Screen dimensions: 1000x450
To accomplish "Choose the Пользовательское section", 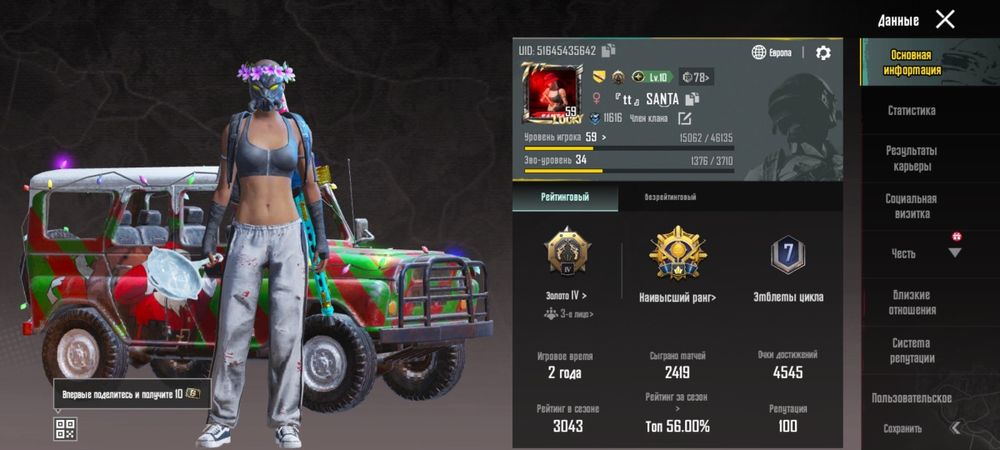I will click(911, 398).
